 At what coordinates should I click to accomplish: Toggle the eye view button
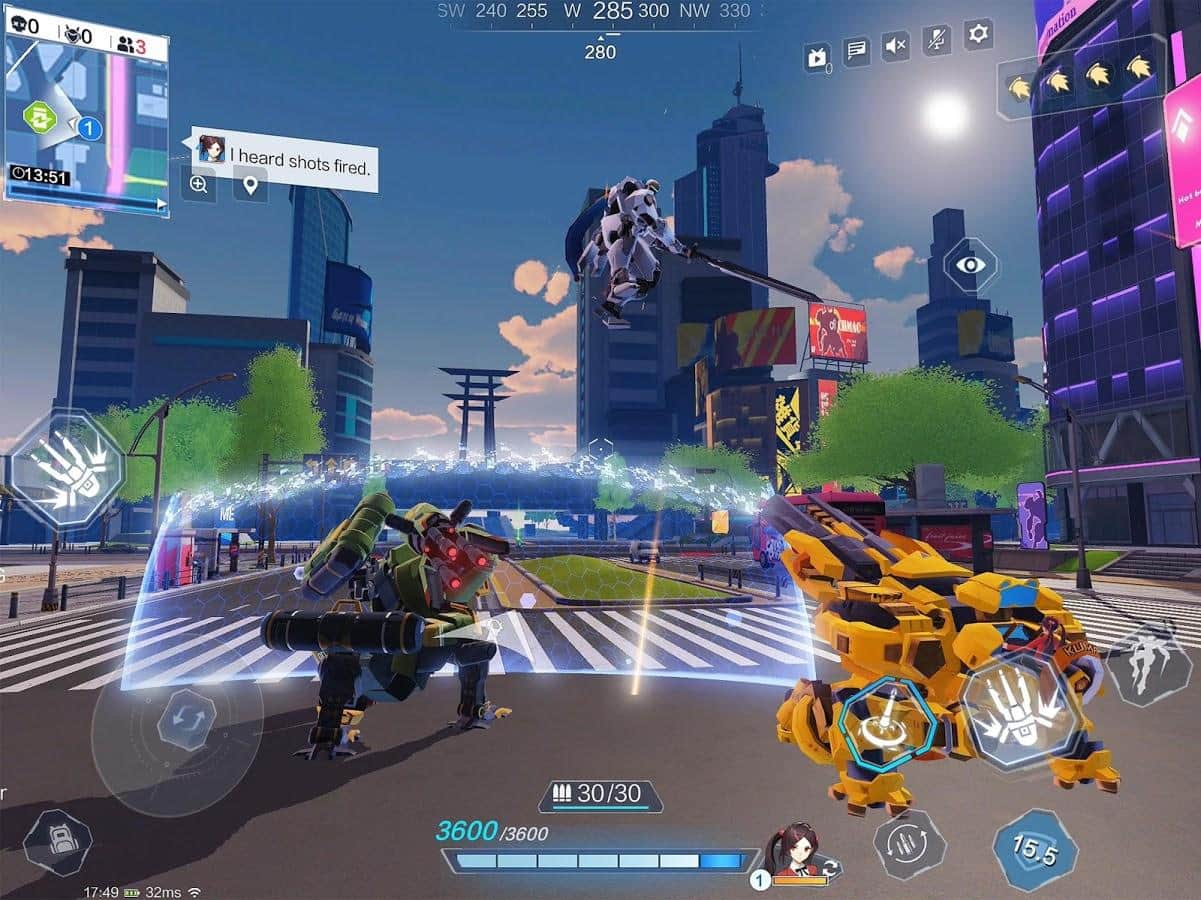point(970,265)
